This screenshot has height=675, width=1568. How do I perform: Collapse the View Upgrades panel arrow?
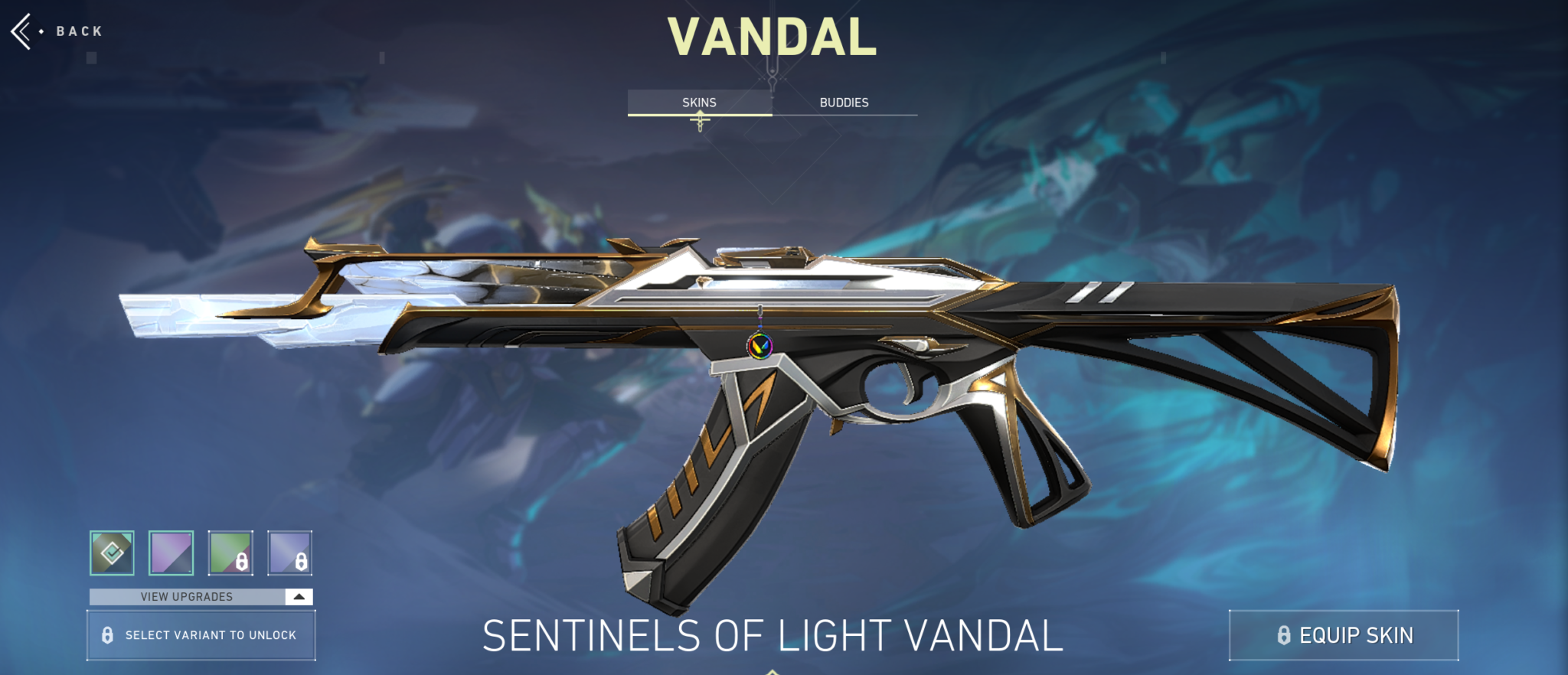[298, 597]
